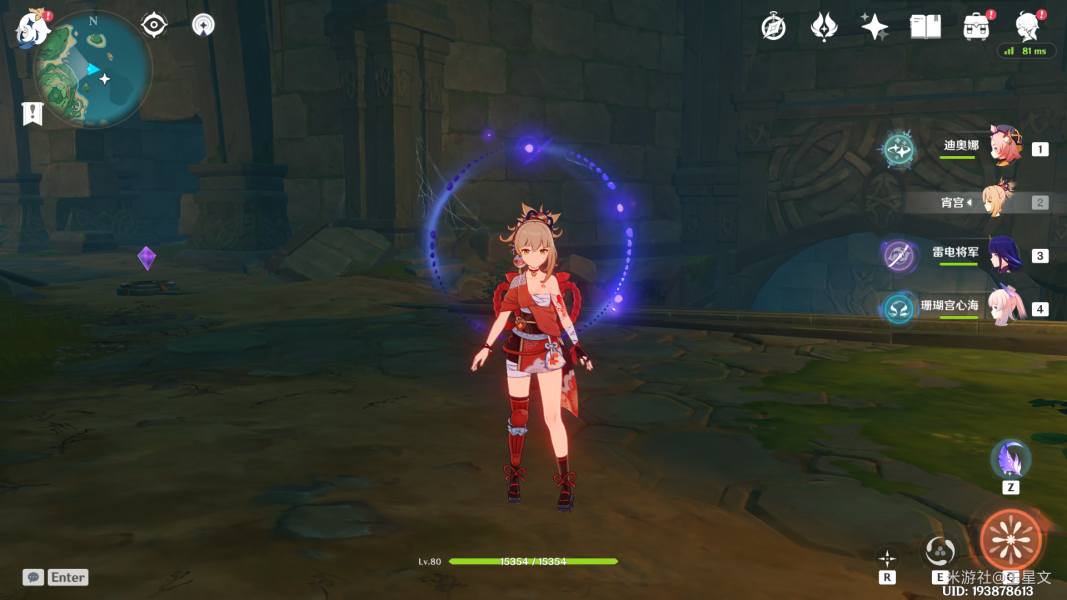The height and width of the screenshot is (600, 1067).
Task: Trigger 迪奥娜's elemental burst icon
Action: 898,150
